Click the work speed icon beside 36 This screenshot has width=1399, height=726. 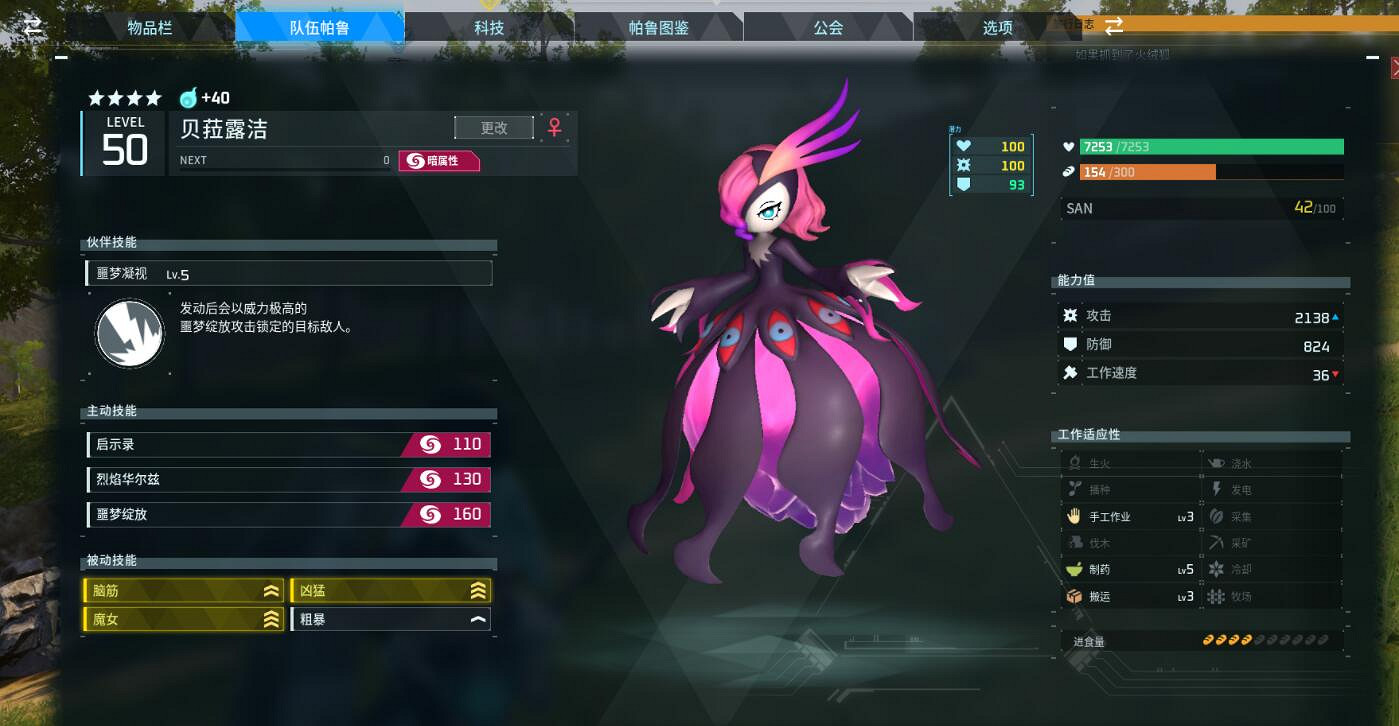1070,372
